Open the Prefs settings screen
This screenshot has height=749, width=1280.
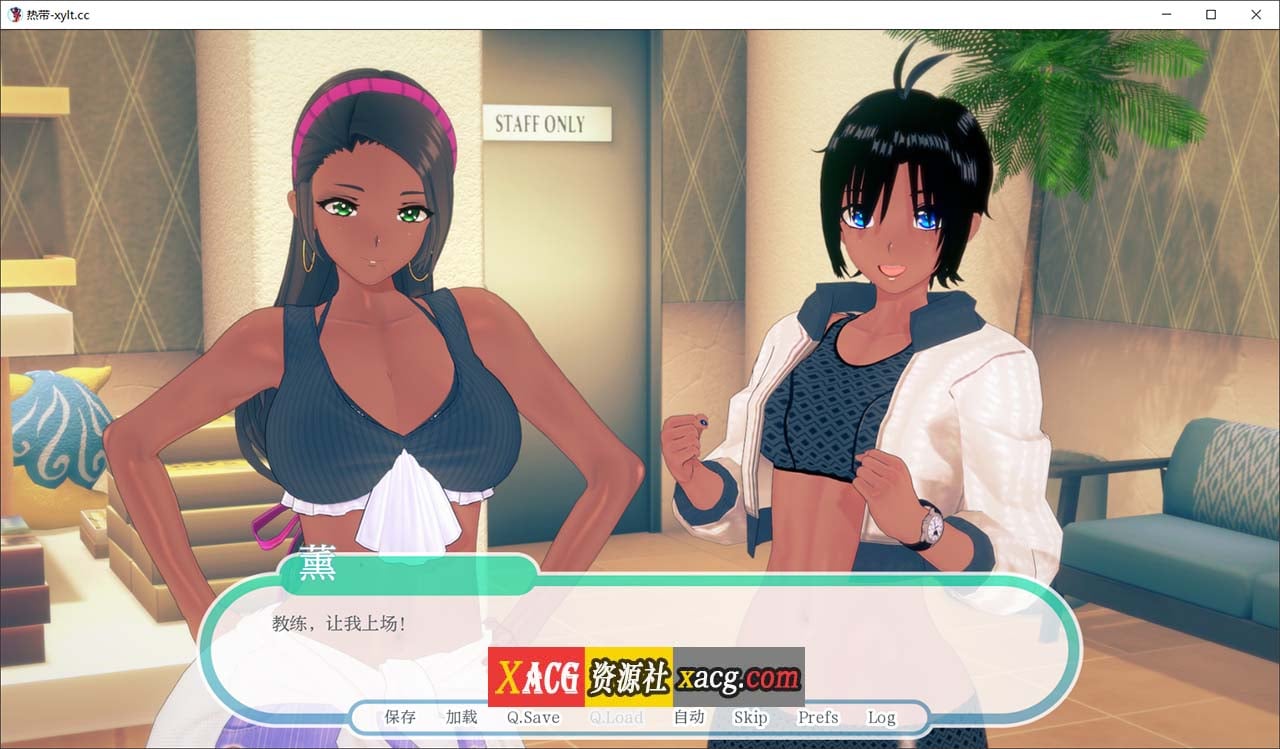click(817, 717)
